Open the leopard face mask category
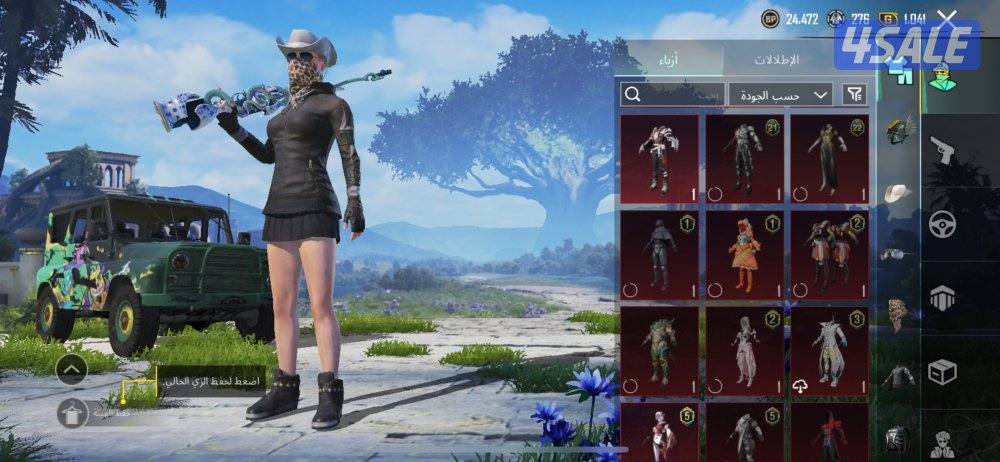 (x=897, y=314)
